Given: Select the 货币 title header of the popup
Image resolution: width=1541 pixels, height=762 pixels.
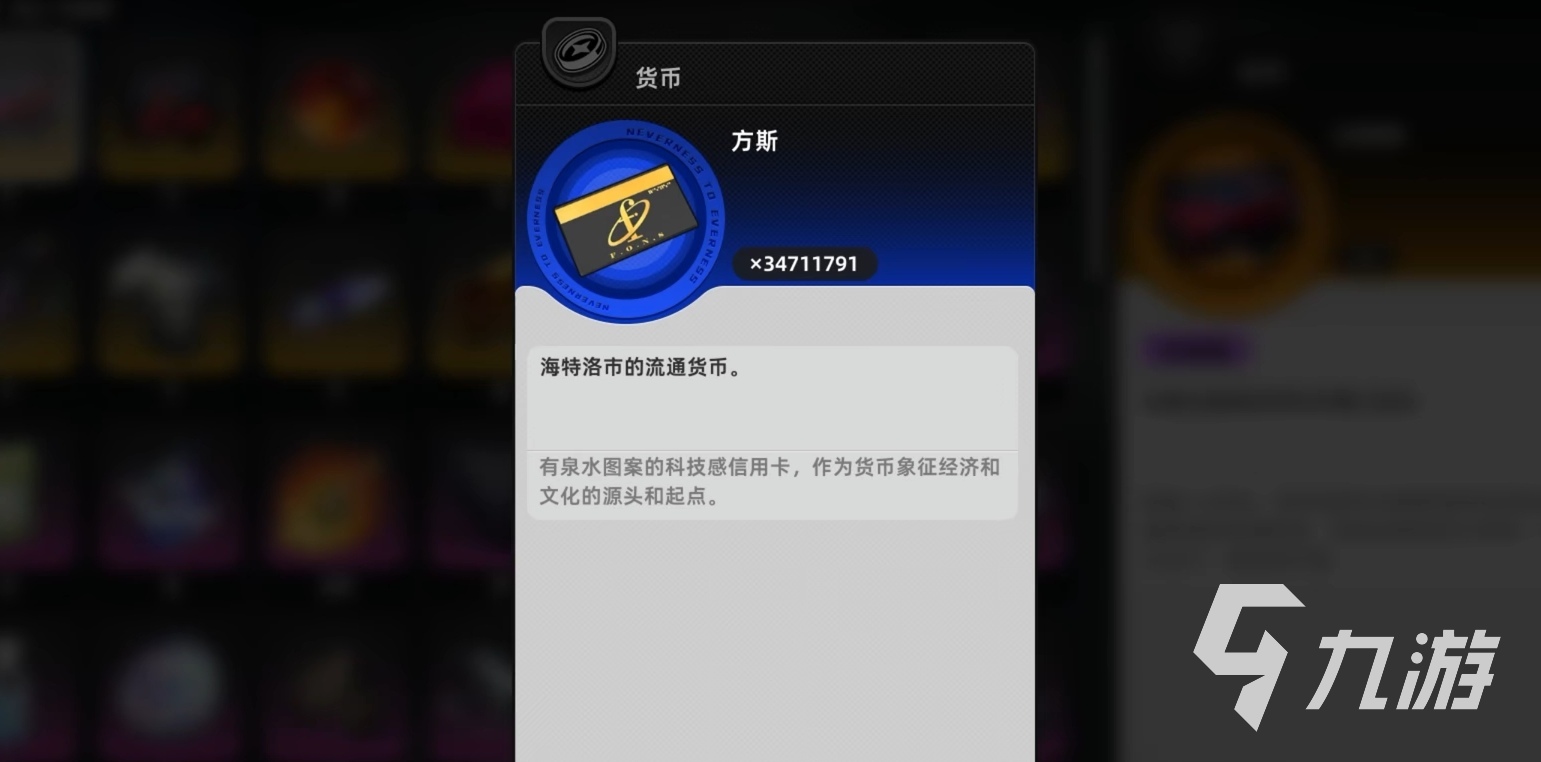Looking at the screenshot, I should coord(657,78).
